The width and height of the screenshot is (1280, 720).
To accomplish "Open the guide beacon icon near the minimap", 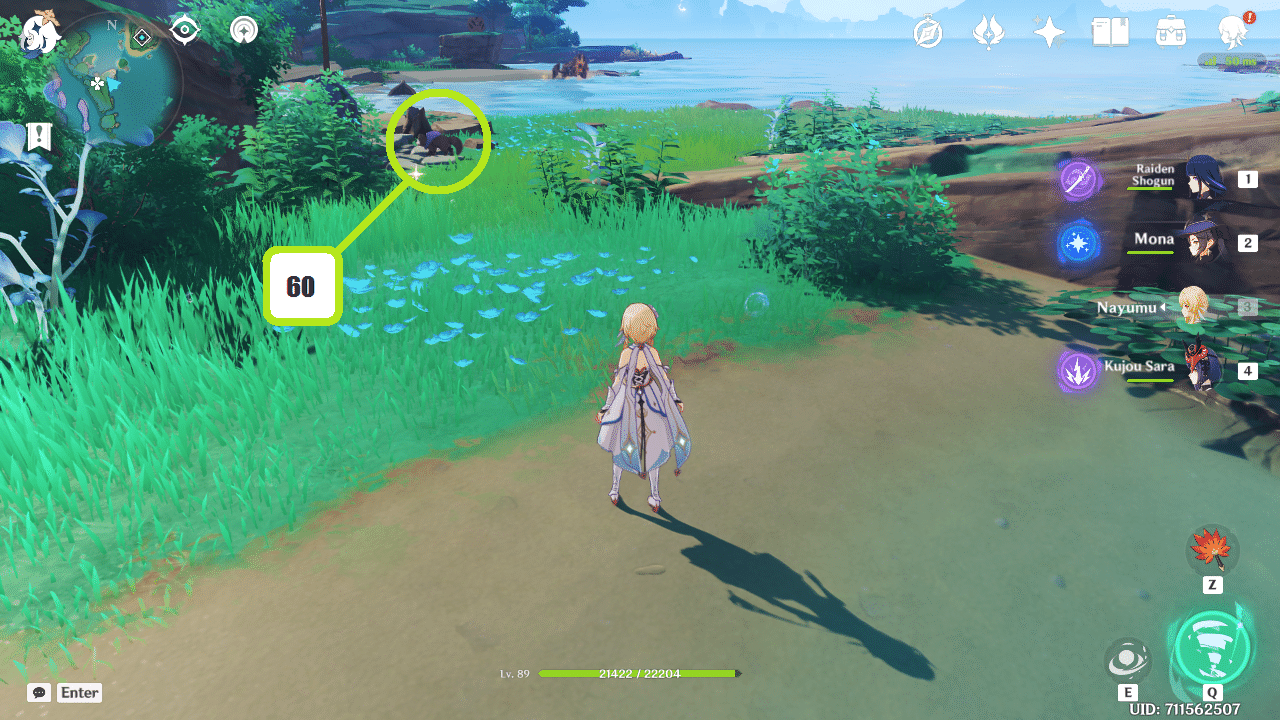I will (x=242, y=30).
